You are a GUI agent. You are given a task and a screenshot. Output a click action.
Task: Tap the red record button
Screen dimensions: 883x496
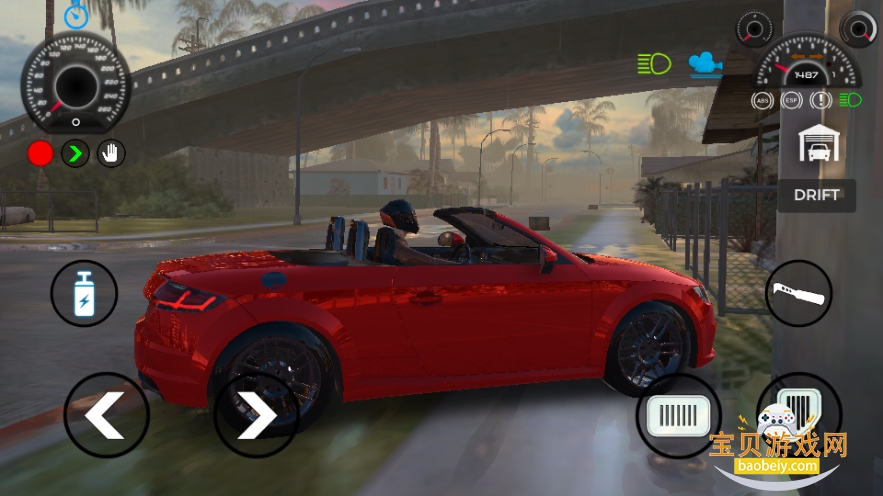point(40,153)
